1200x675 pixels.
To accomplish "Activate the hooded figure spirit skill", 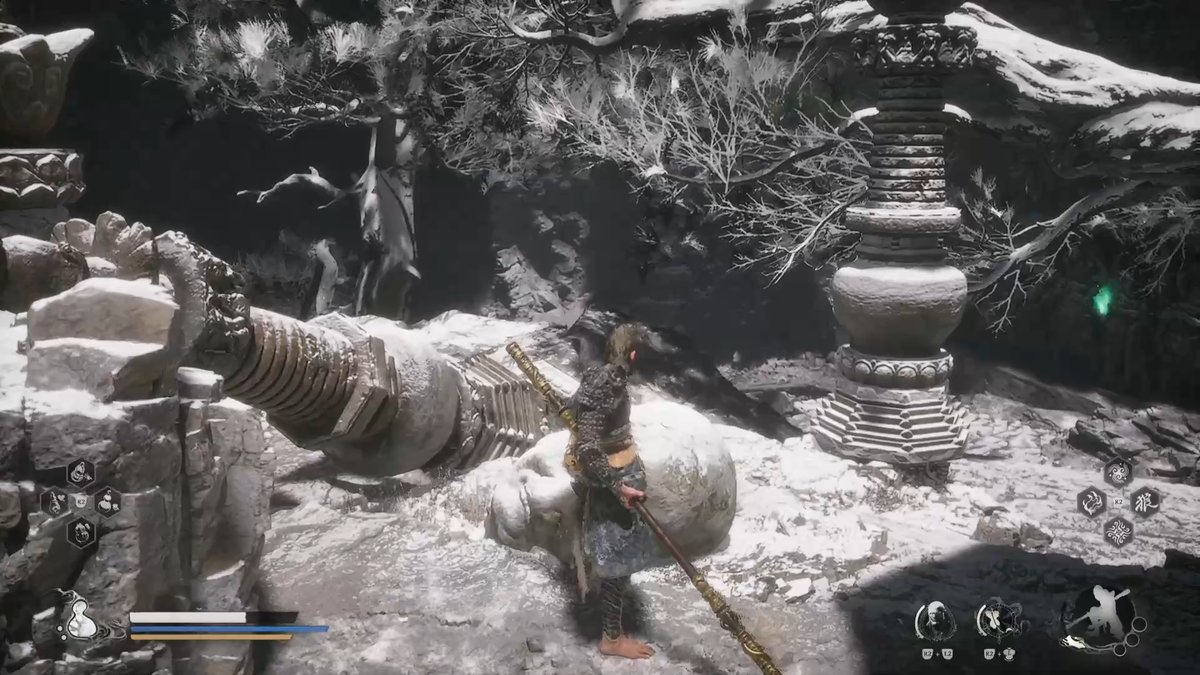I will coord(935,620).
